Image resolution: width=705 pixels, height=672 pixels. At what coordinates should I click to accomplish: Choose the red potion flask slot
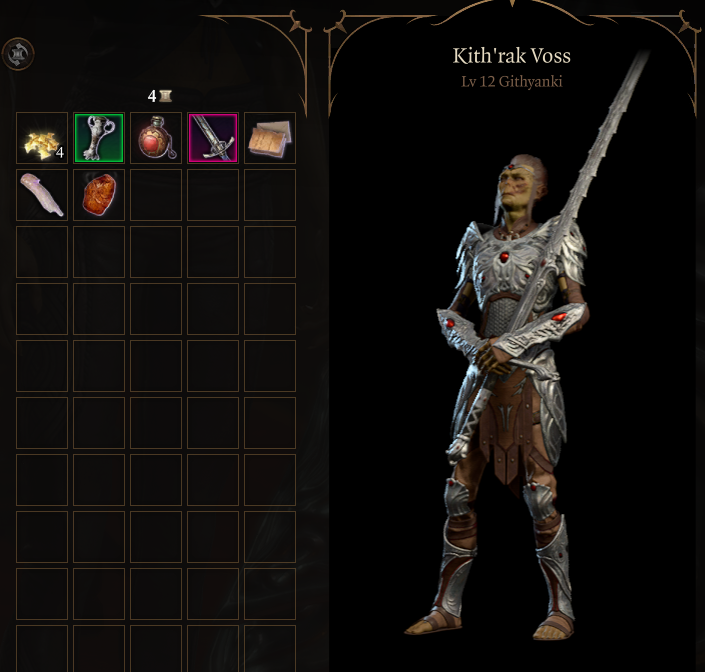[x=156, y=138]
